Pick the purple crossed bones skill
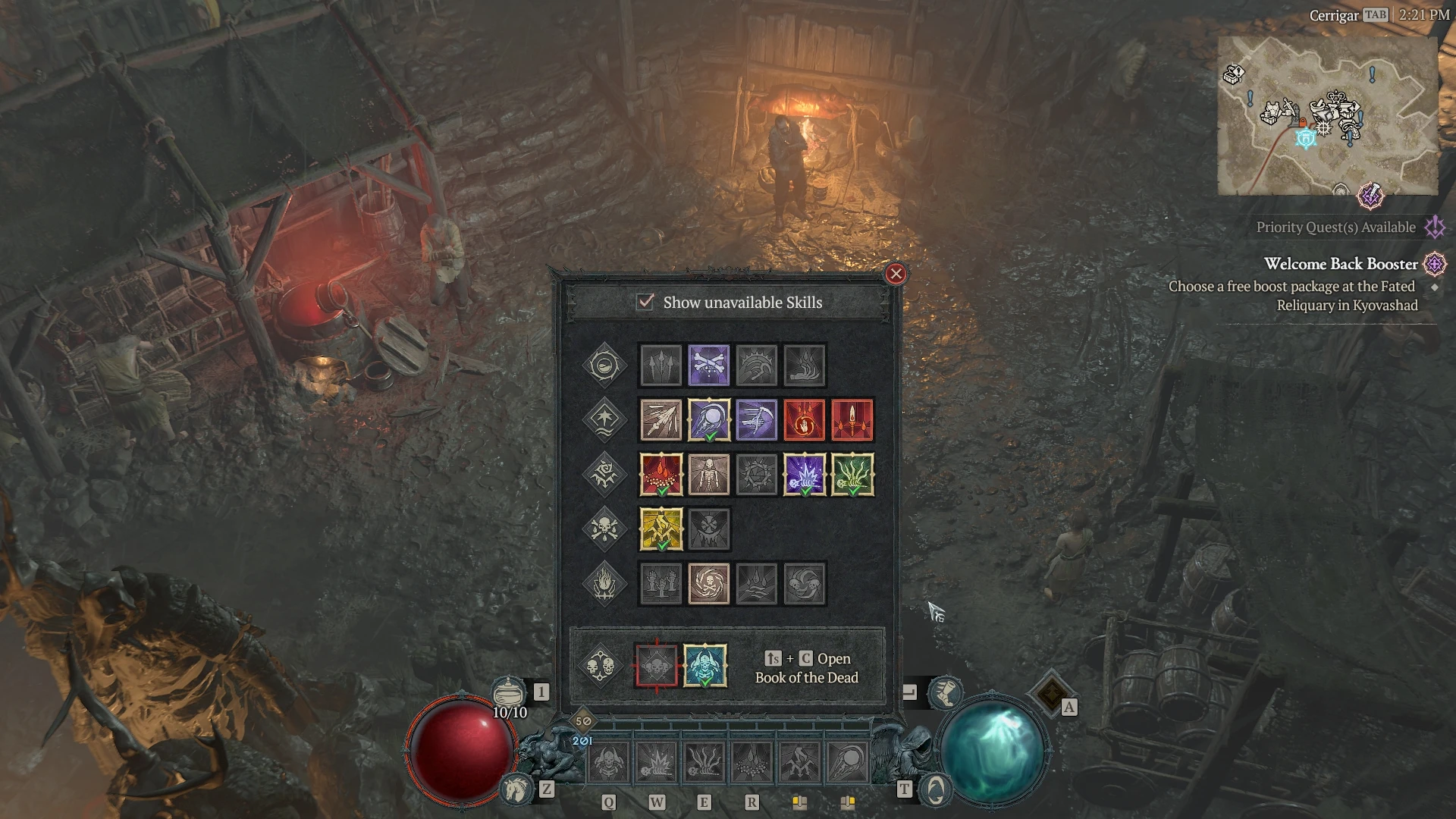The image size is (1456, 819). [708, 366]
